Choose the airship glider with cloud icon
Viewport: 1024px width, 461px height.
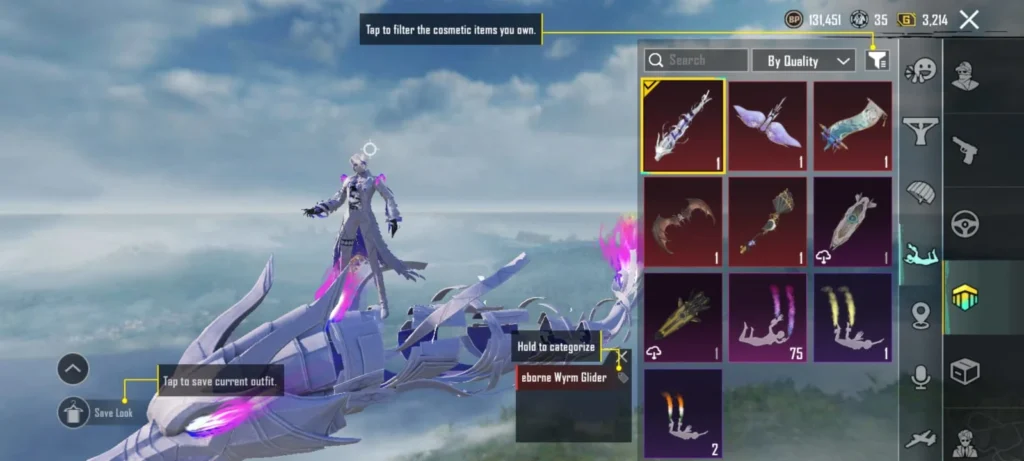(852, 221)
